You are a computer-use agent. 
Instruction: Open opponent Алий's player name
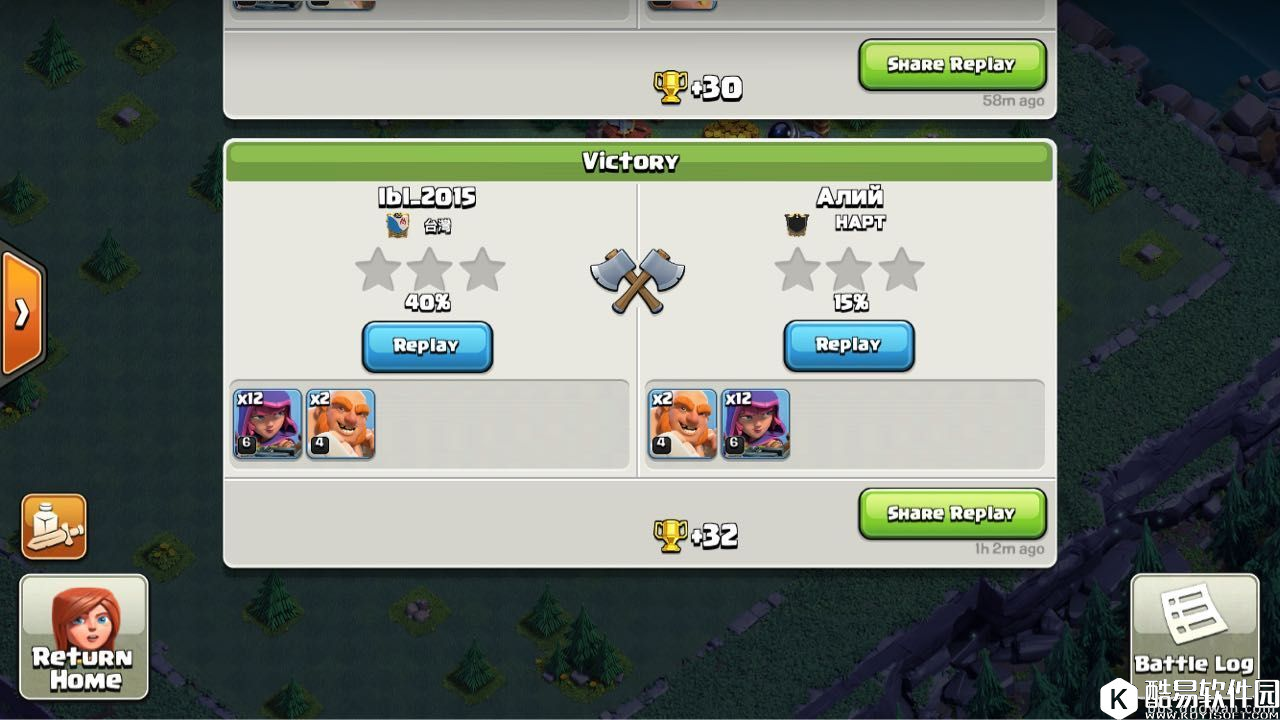point(849,197)
